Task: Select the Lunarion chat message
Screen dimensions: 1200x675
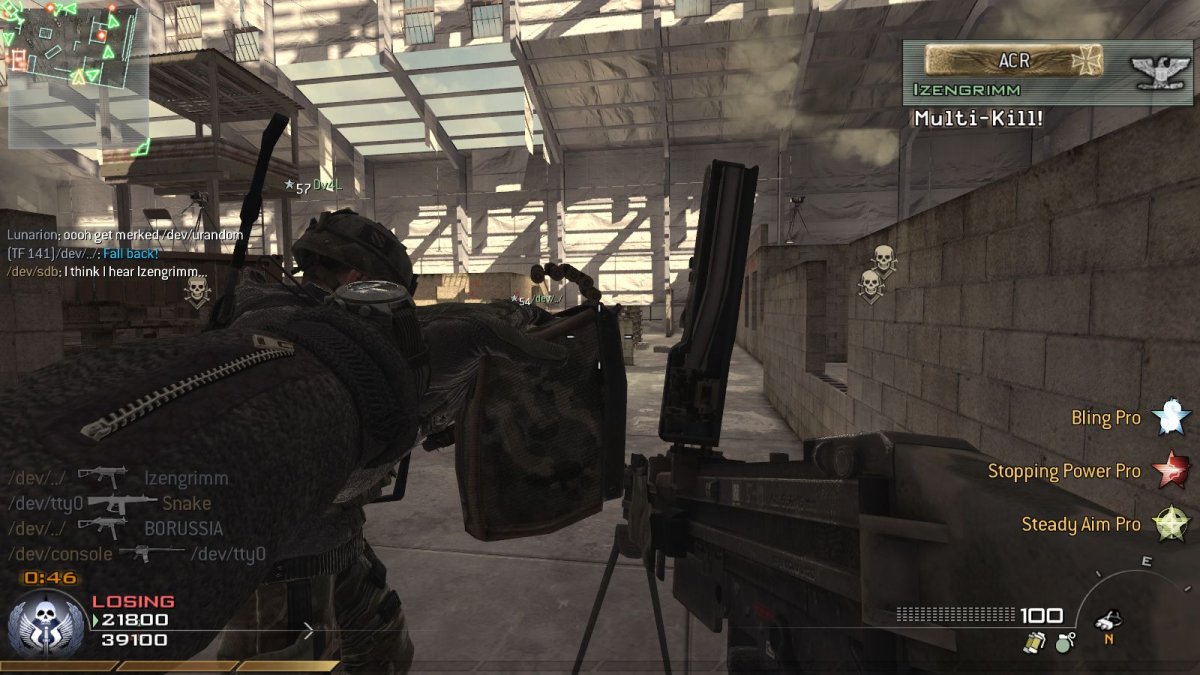Action: pos(125,235)
